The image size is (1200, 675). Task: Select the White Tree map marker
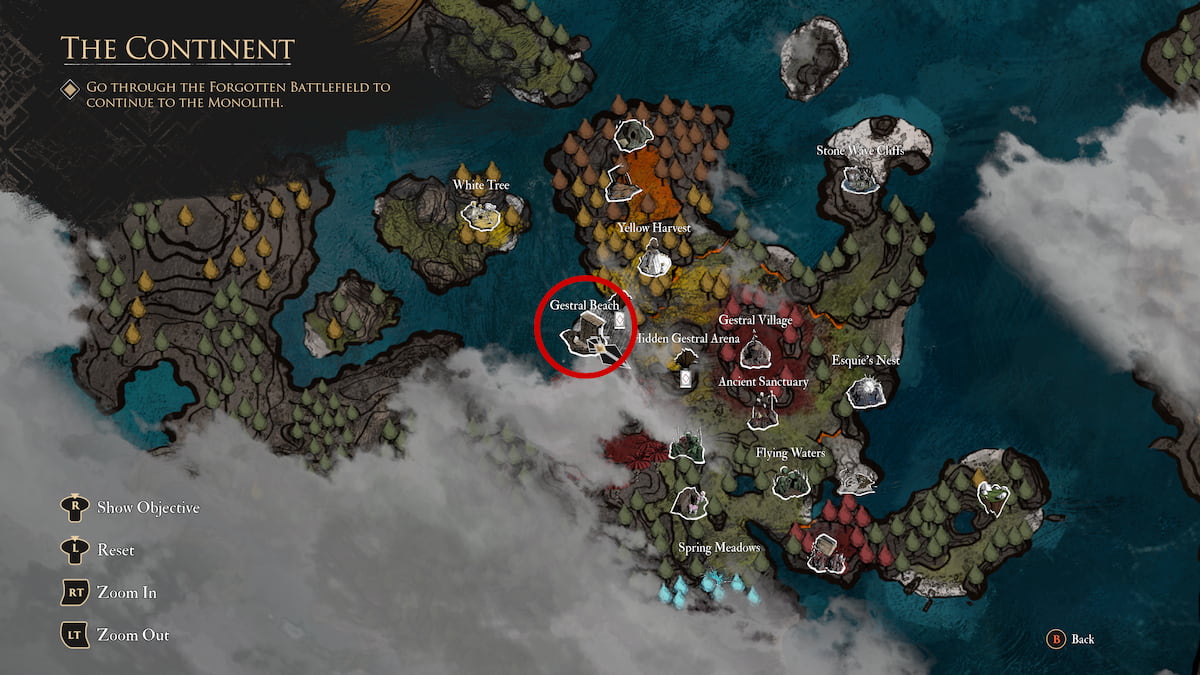(481, 213)
